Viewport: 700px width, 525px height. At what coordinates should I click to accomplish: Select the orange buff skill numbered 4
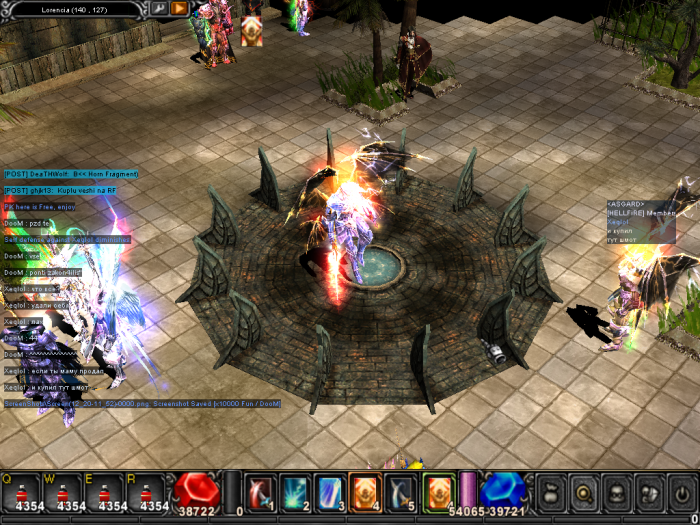pos(363,492)
